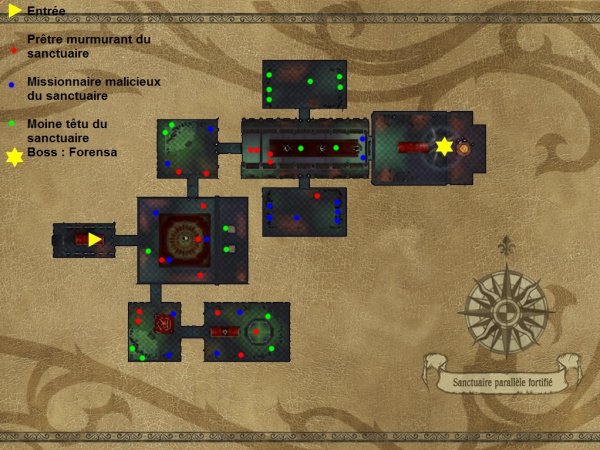Viewport: 600px width, 450px height.
Task: Click the Sanctuaire parallèle fortifié title banner
Action: [x=502, y=381]
